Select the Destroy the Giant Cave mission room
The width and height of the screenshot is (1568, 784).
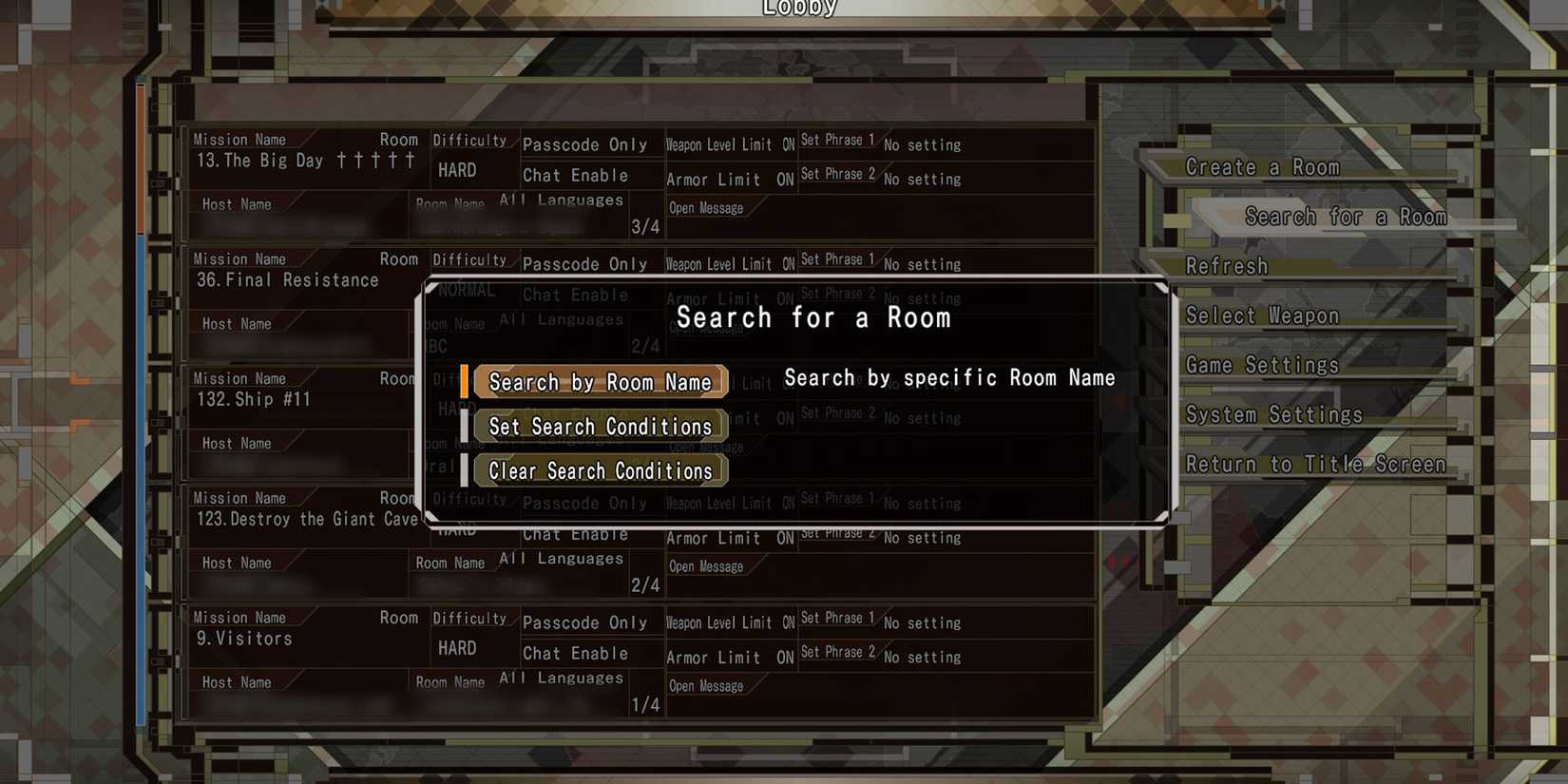[x=307, y=519]
